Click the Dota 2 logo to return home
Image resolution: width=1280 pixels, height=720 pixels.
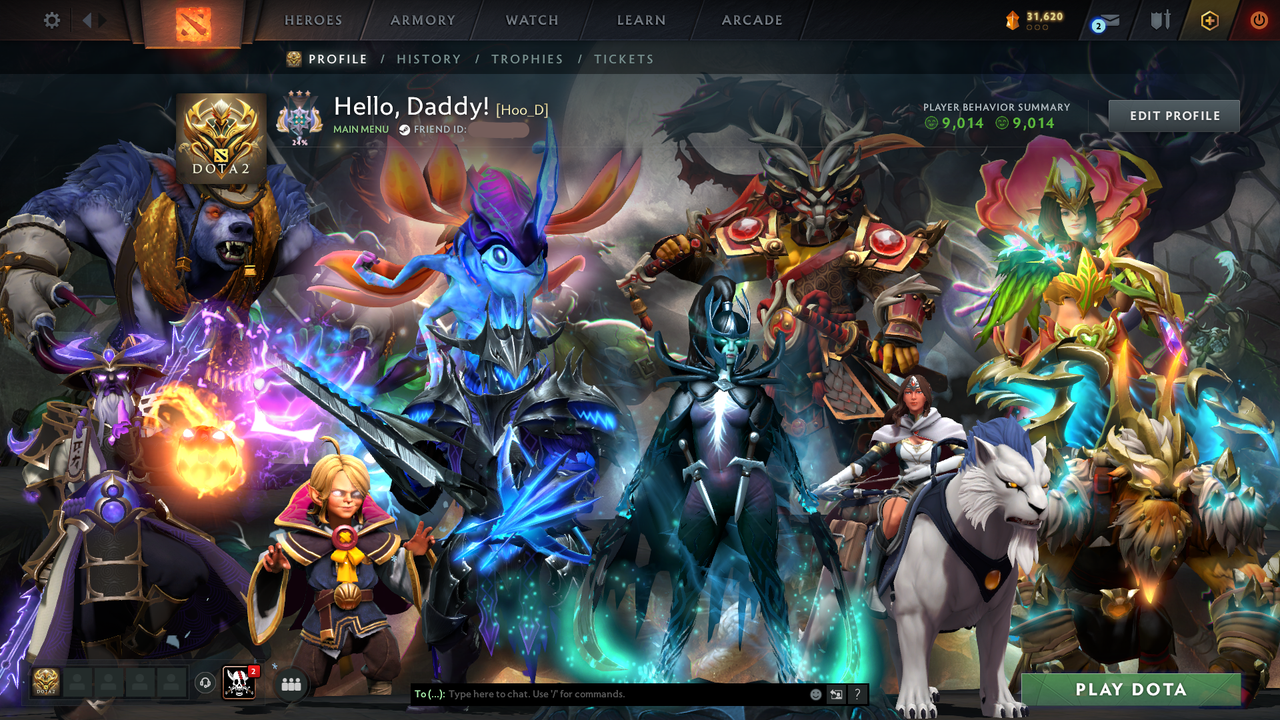click(193, 20)
